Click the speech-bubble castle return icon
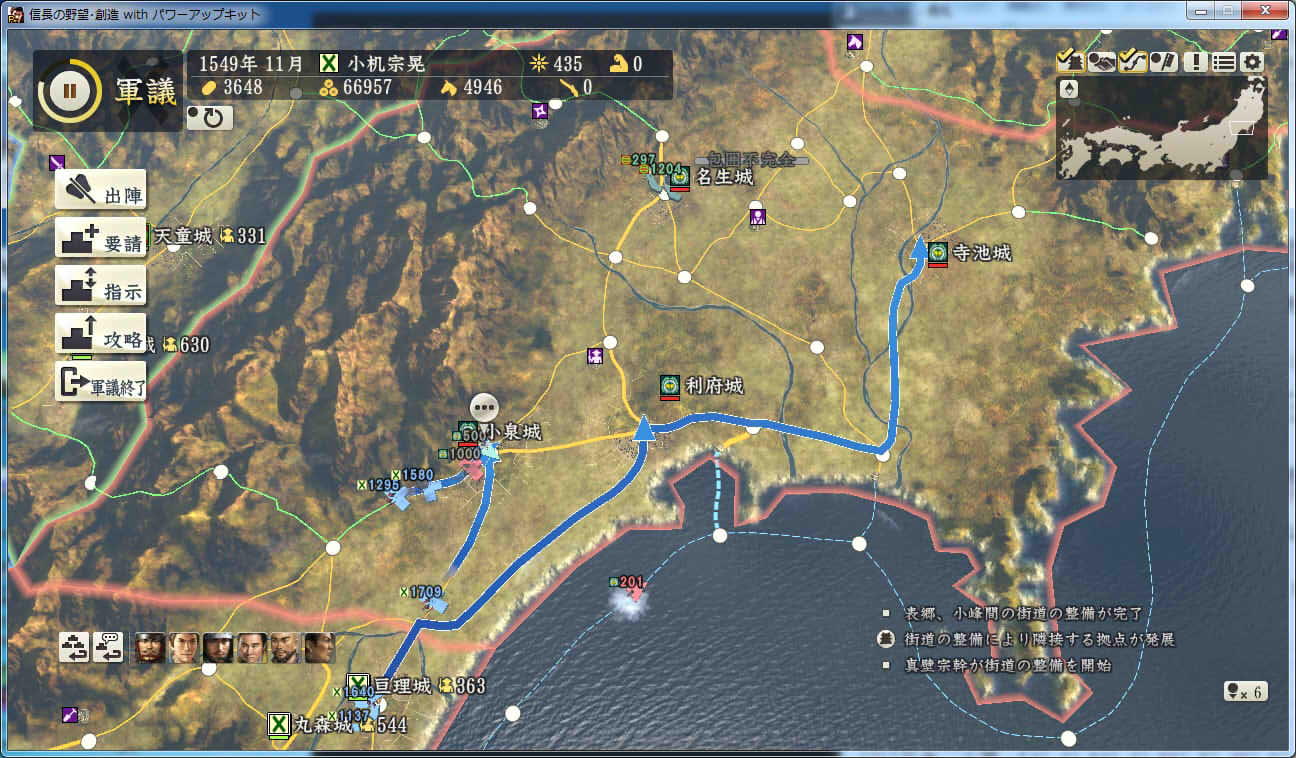 [108, 648]
